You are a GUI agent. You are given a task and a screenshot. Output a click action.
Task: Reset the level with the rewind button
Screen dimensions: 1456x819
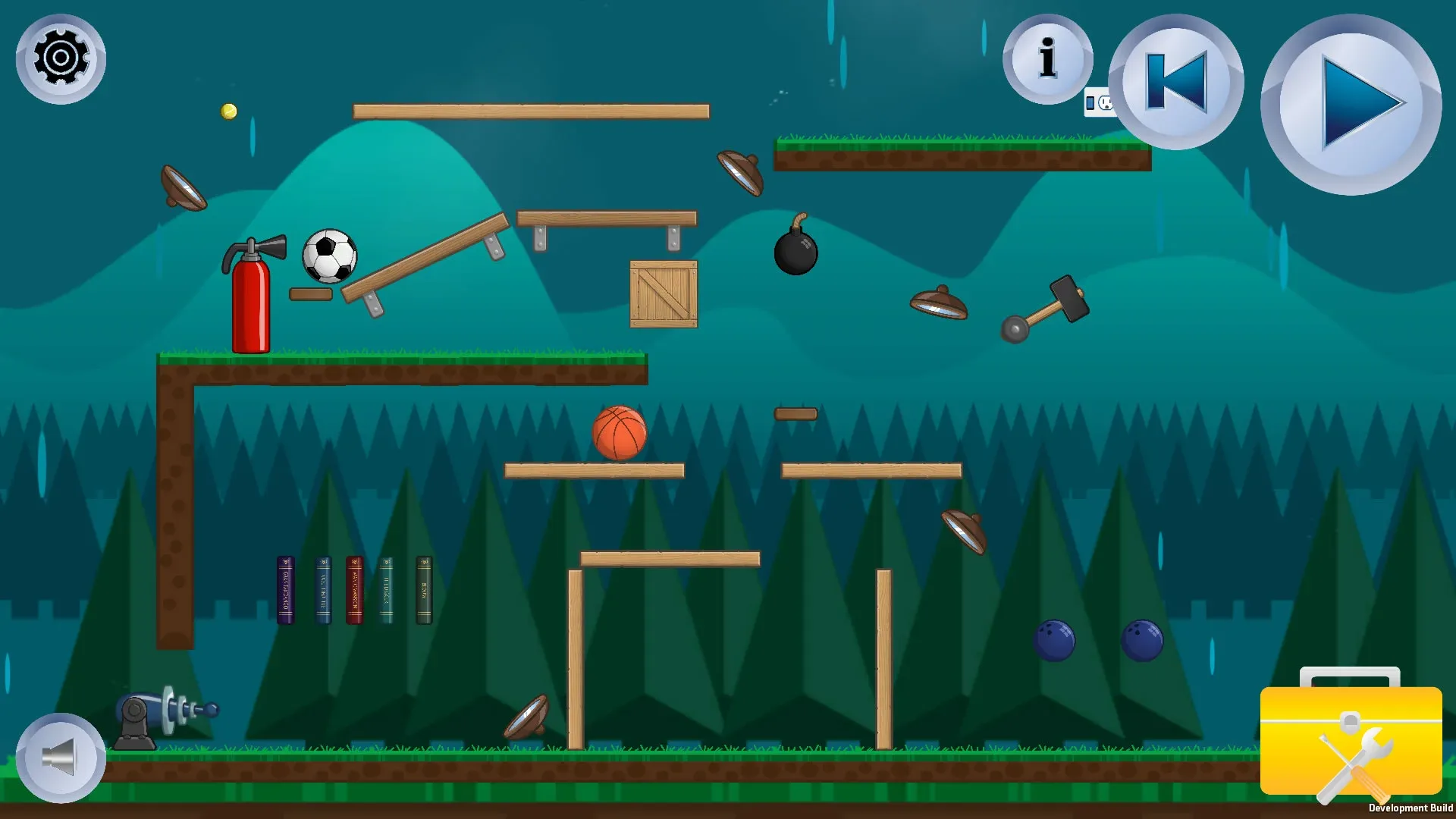pyautogui.click(x=1175, y=82)
